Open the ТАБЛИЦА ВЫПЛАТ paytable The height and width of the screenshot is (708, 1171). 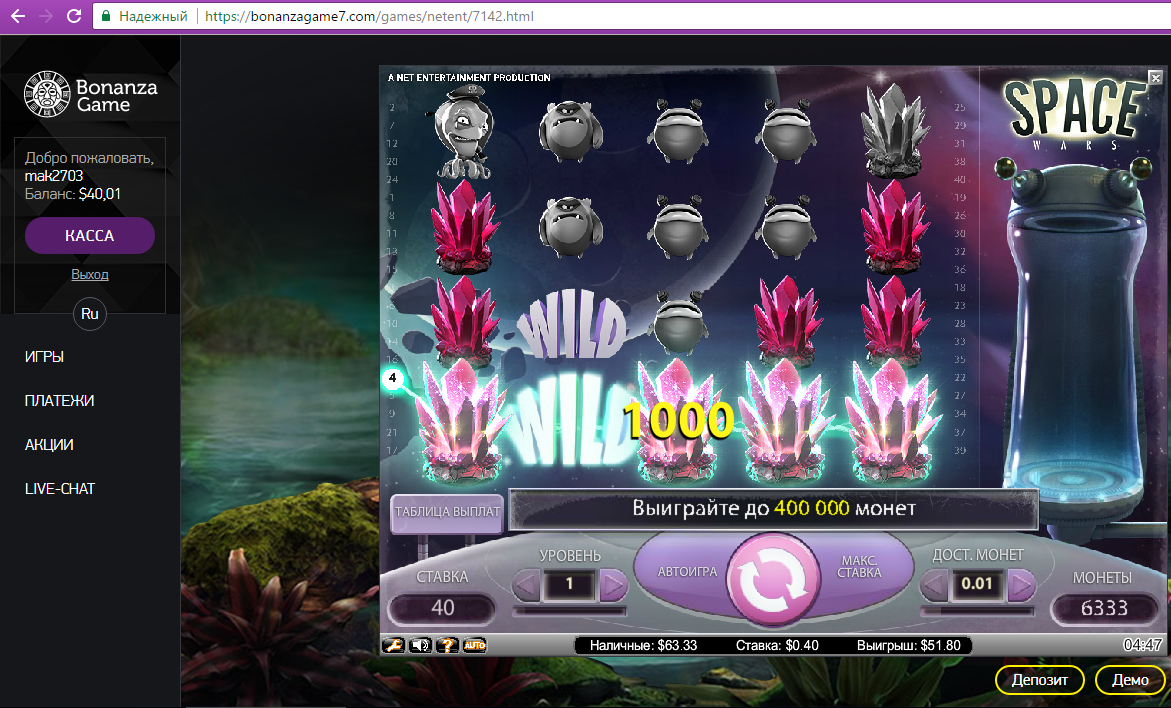click(447, 511)
